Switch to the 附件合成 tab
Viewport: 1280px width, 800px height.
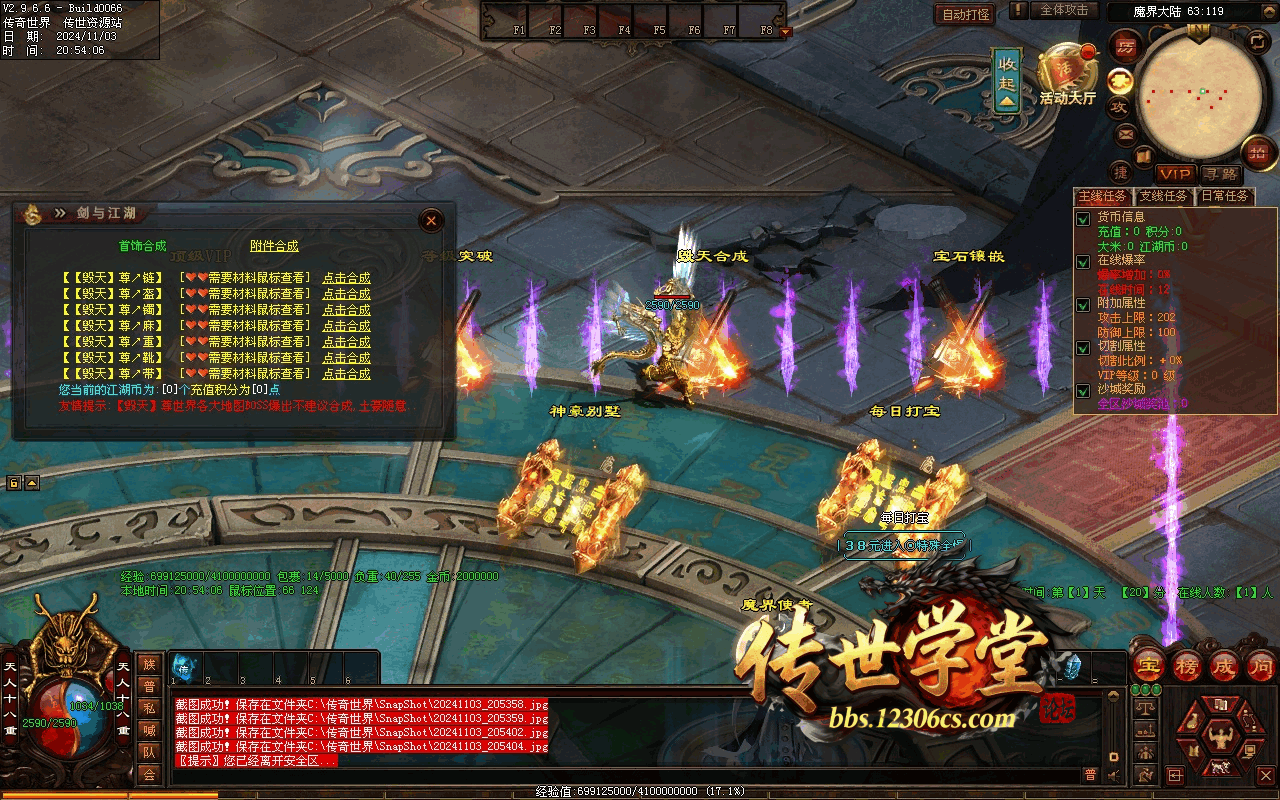(274, 246)
